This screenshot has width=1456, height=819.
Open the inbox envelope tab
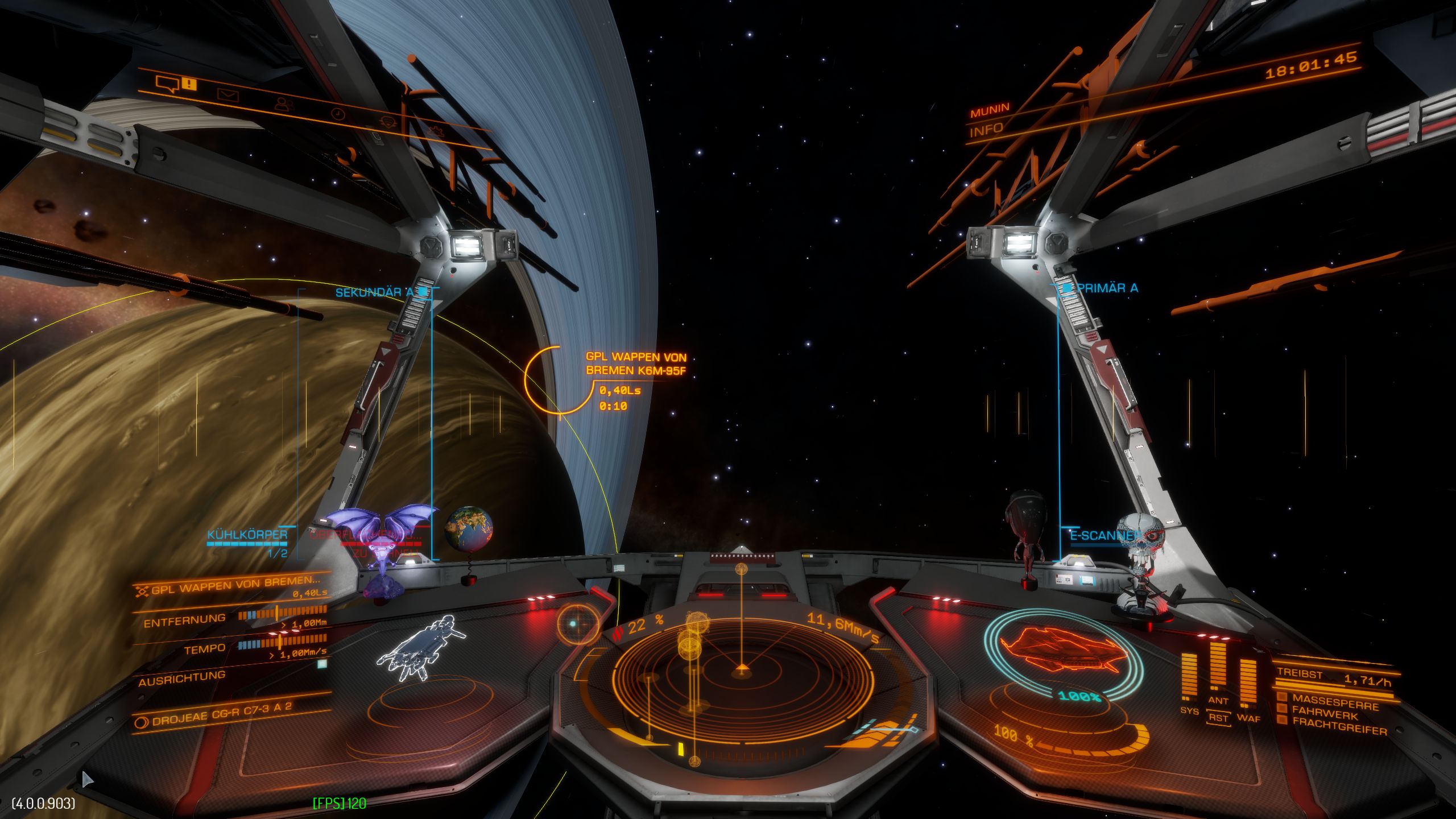pyautogui.click(x=227, y=95)
